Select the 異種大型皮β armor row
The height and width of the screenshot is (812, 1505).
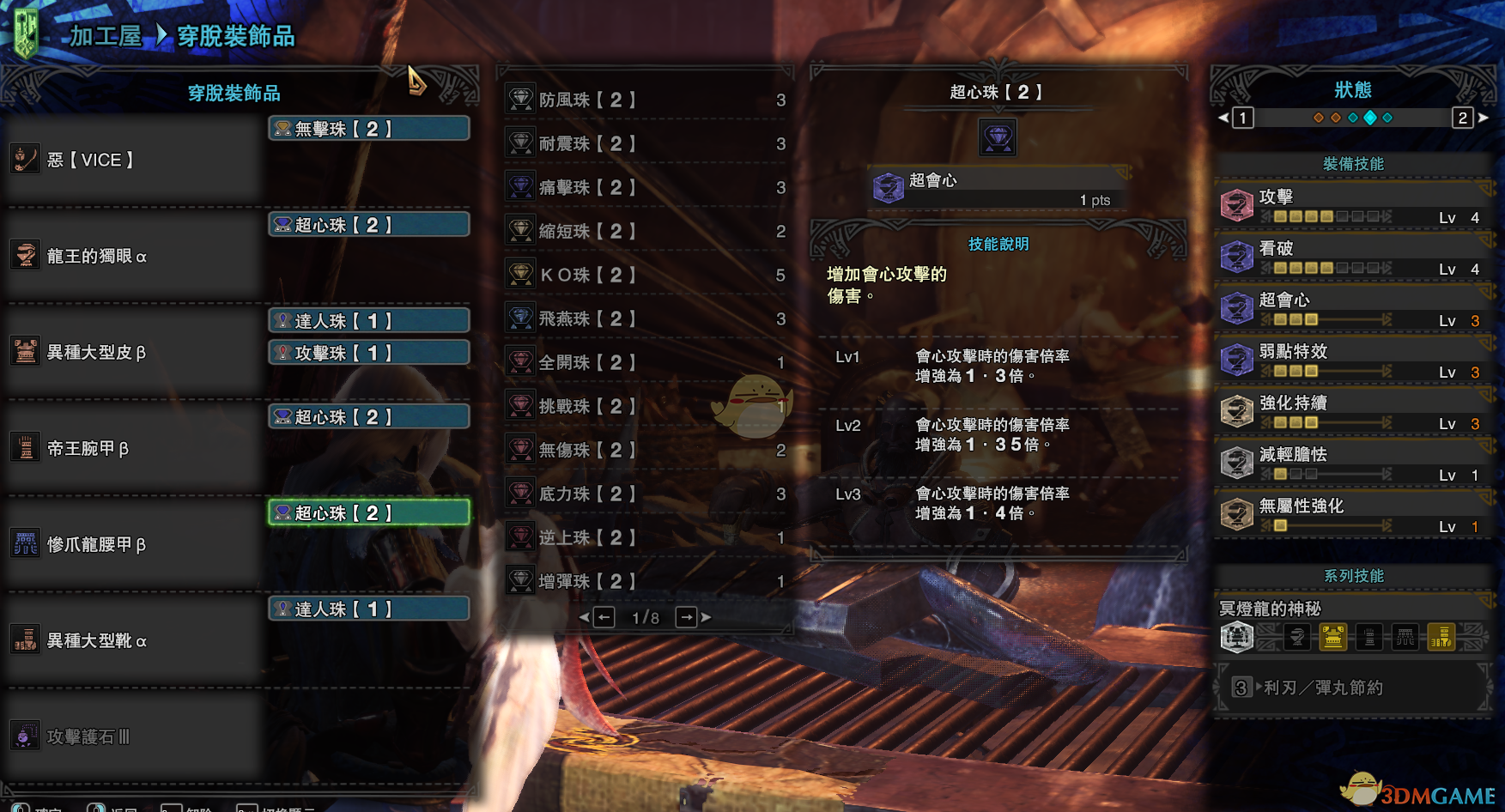133,352
